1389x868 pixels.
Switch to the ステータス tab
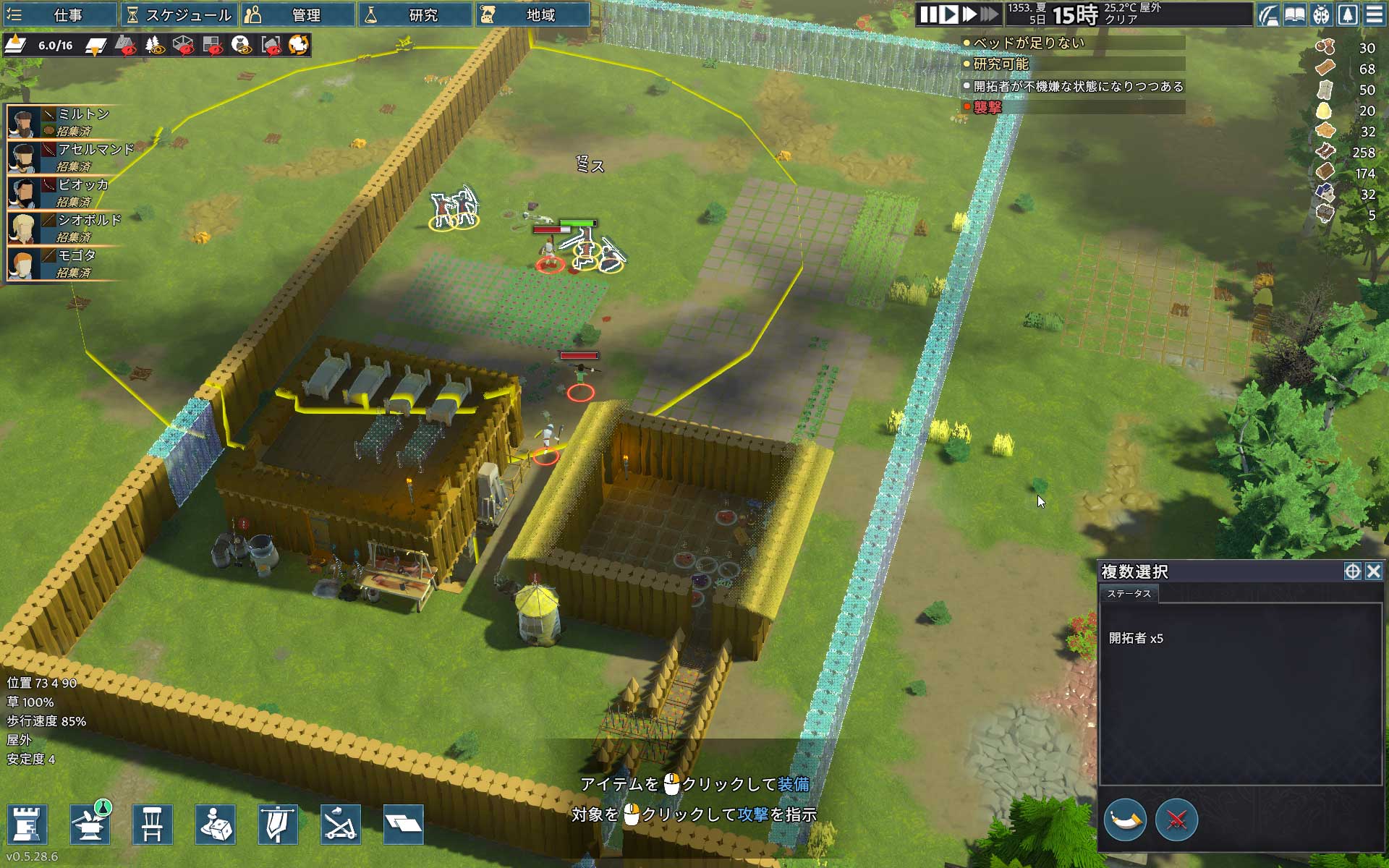click(1129, 594)
